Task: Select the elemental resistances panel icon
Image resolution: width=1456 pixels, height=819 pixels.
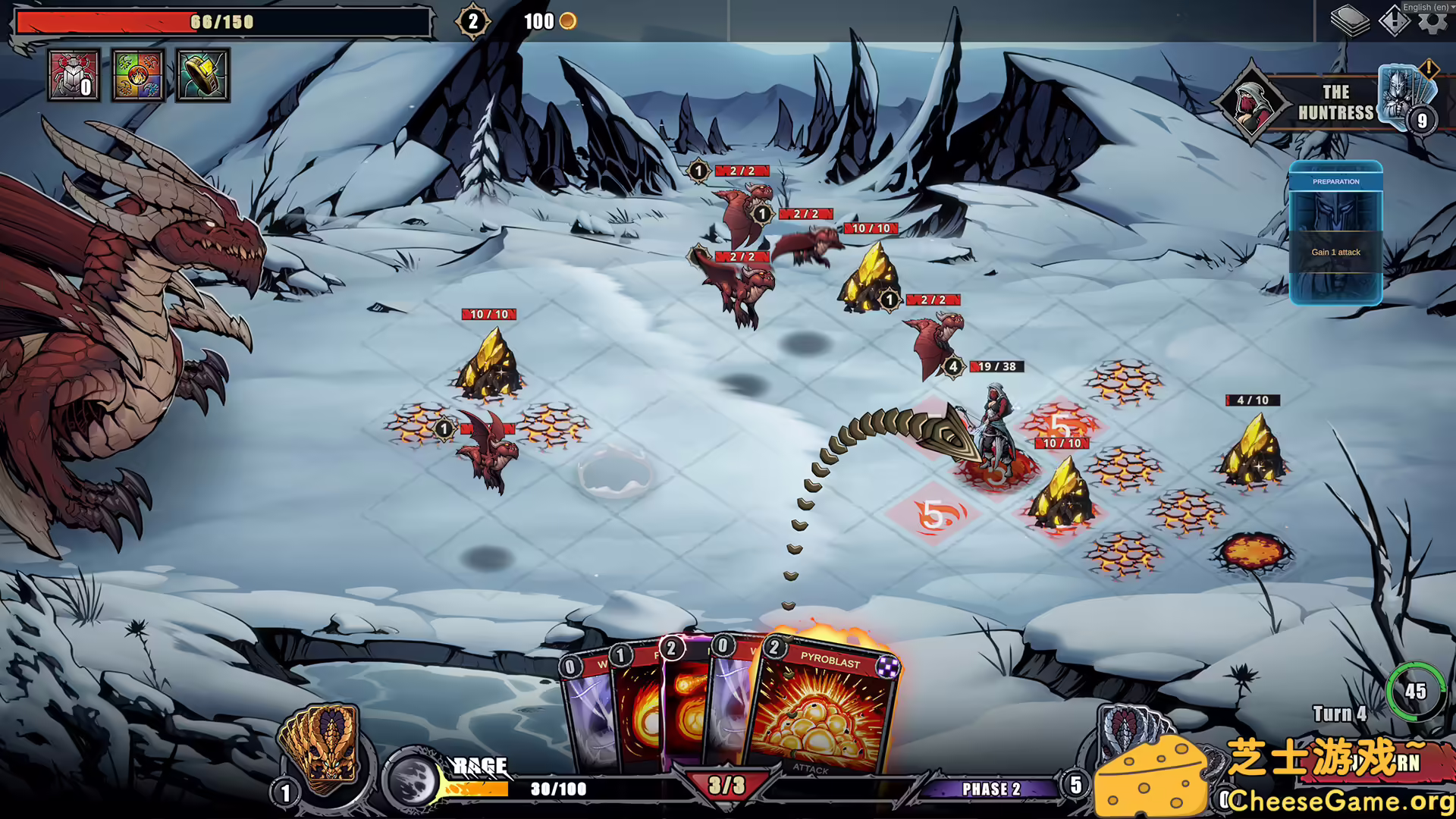Action: click(x=138, y=75)
